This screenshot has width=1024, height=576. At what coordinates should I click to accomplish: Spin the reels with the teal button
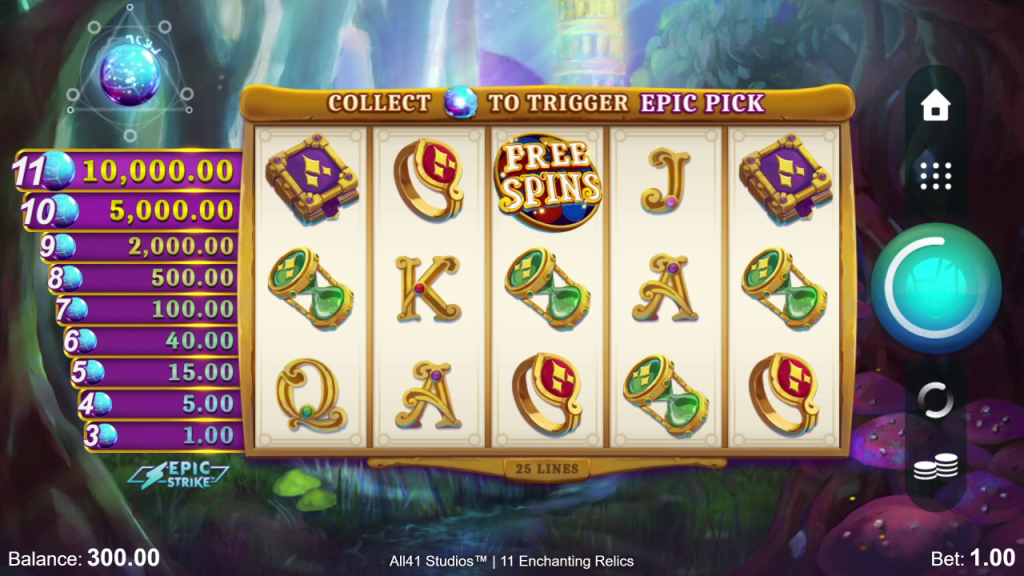click(x=935, y=287)
